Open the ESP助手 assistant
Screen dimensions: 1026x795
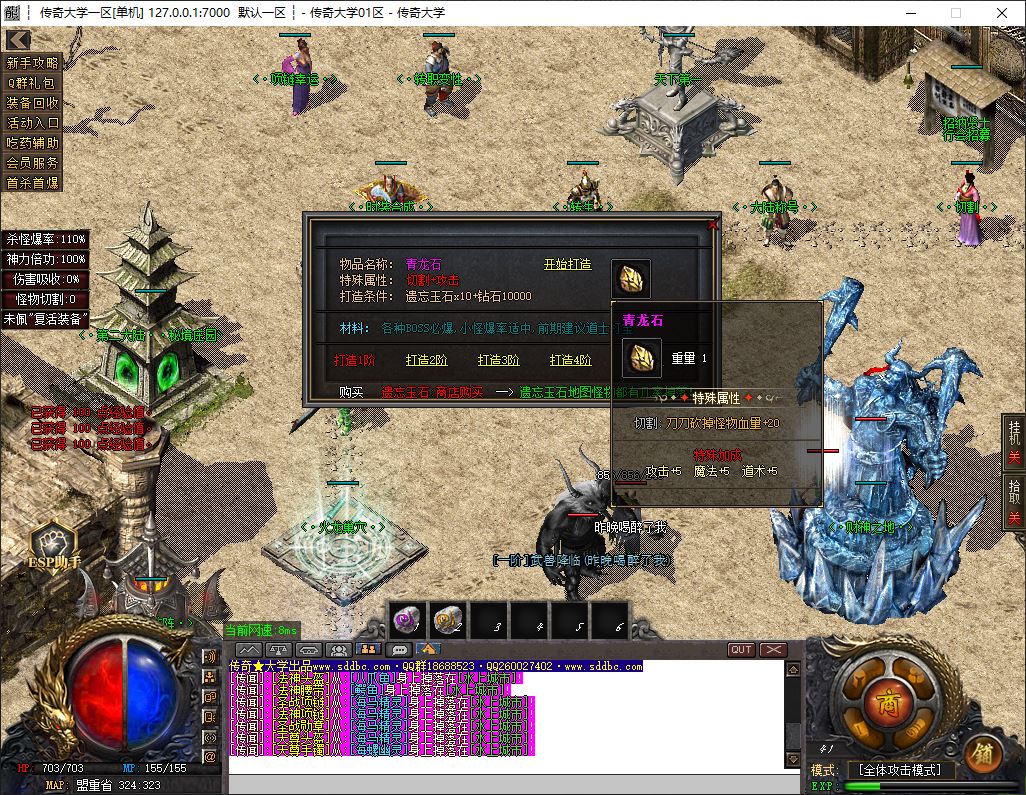(x=54, y=546)
